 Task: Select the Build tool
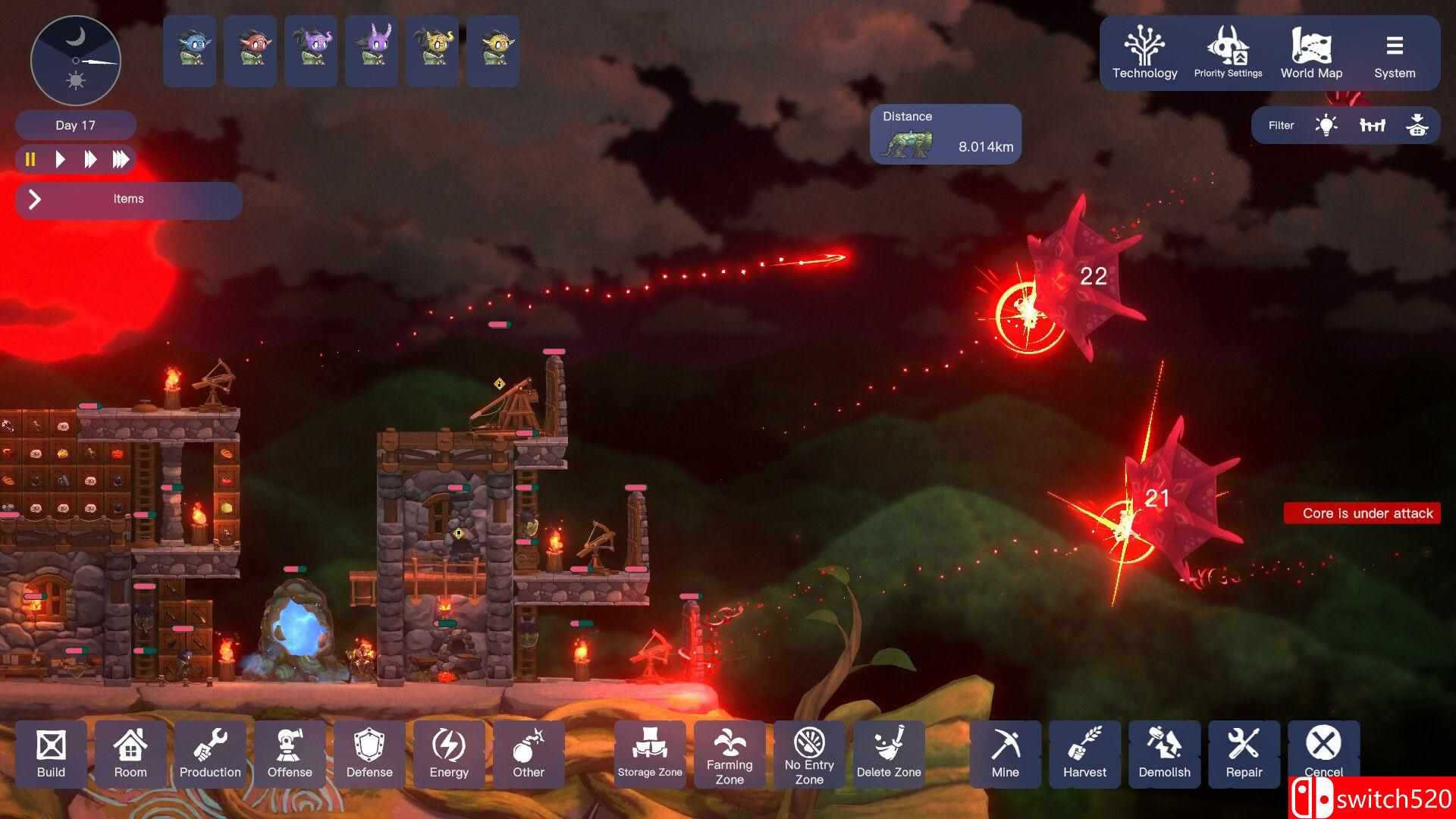pos(51,754)
